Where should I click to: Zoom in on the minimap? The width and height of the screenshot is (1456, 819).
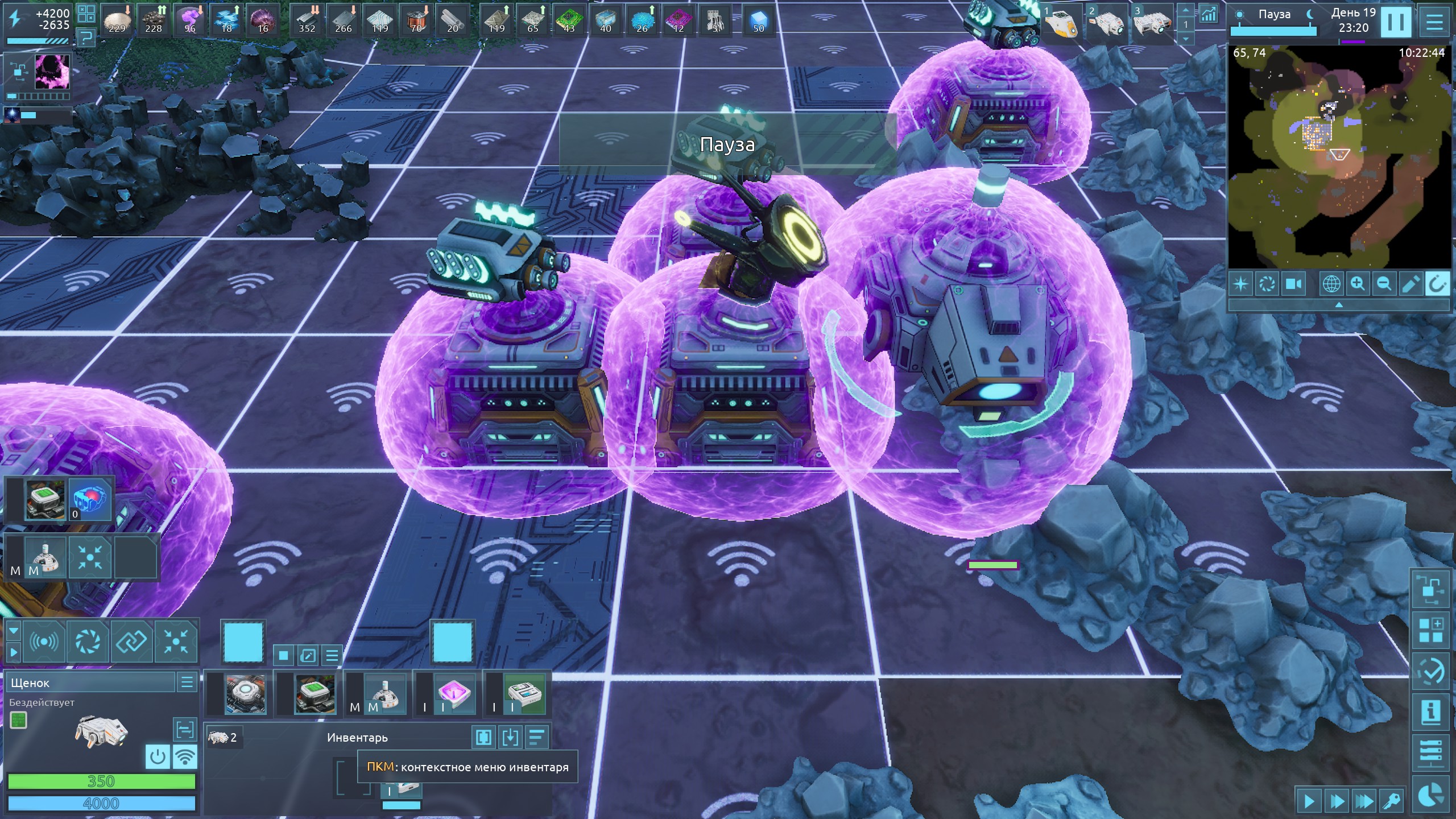(x=1358, y=283)
